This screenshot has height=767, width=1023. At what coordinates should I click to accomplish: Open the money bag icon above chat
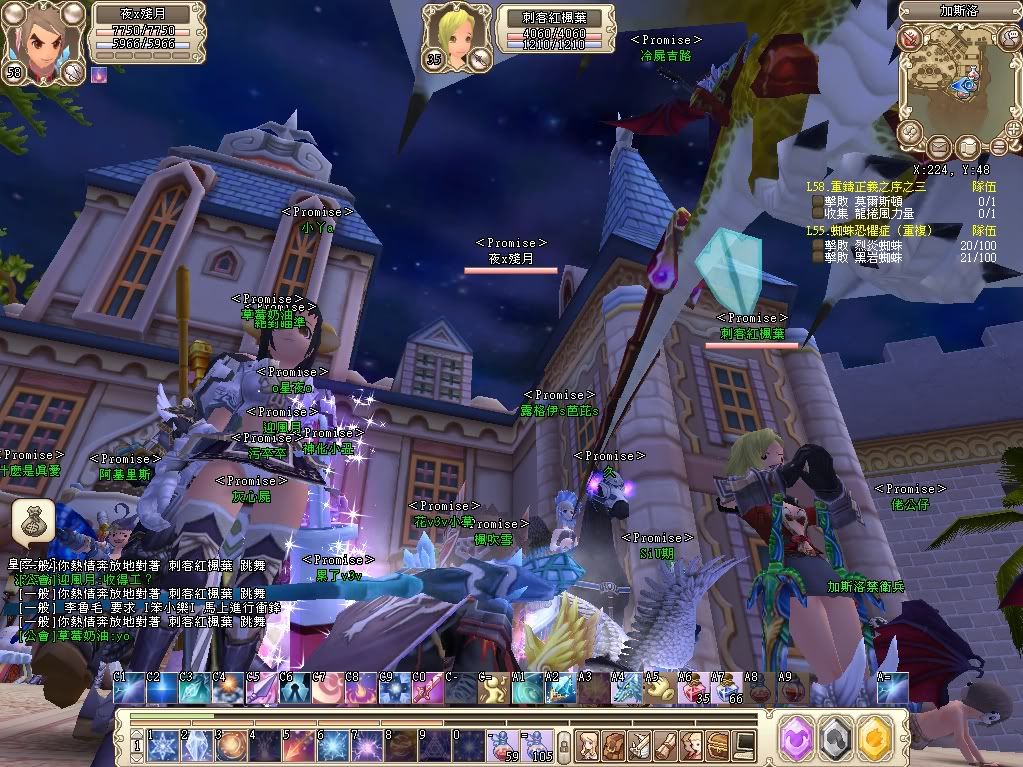[x=32, y=520]
